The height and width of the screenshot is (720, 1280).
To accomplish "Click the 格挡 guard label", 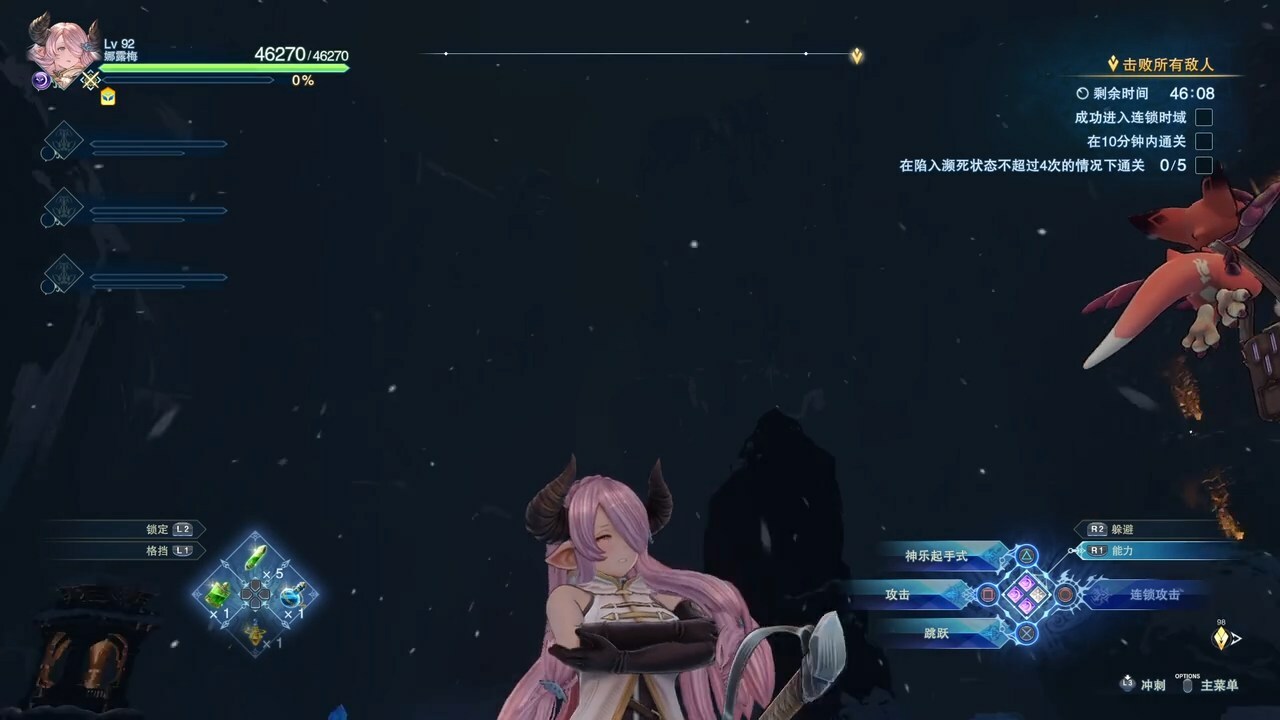I will (157, 551).
